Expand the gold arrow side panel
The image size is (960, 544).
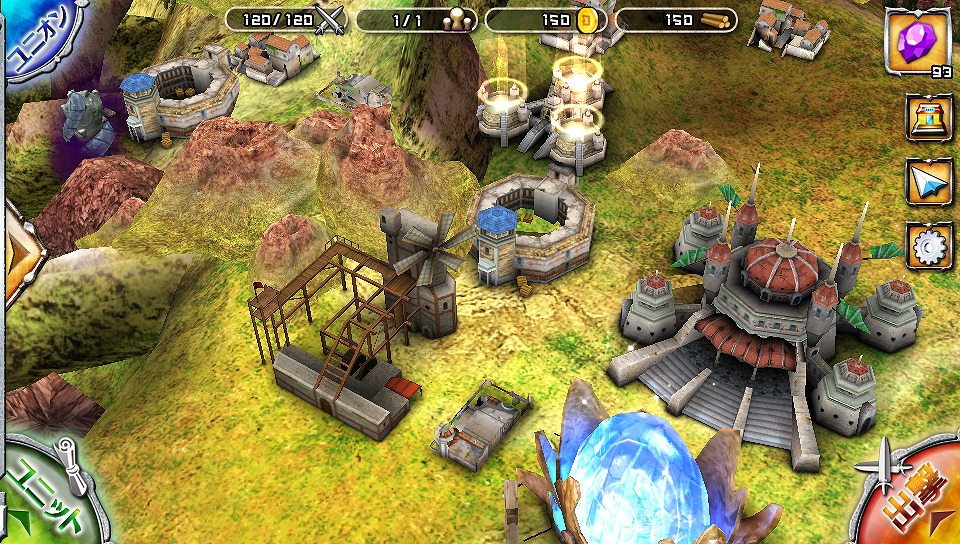pyautogui.click(x=18, y=252)
